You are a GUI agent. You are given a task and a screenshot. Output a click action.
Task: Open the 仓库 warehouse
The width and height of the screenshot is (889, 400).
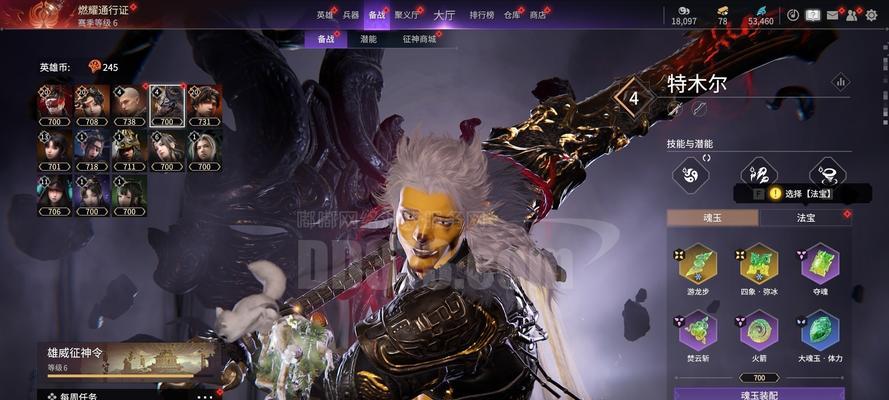pos(512,15)
